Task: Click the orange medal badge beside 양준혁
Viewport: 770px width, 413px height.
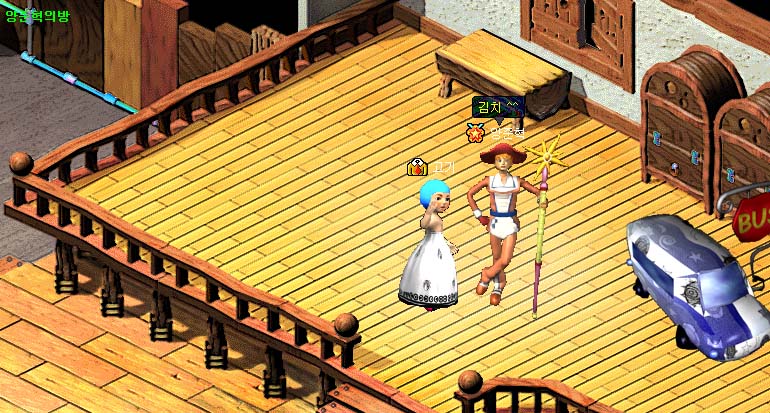Action: coord(475,131)
